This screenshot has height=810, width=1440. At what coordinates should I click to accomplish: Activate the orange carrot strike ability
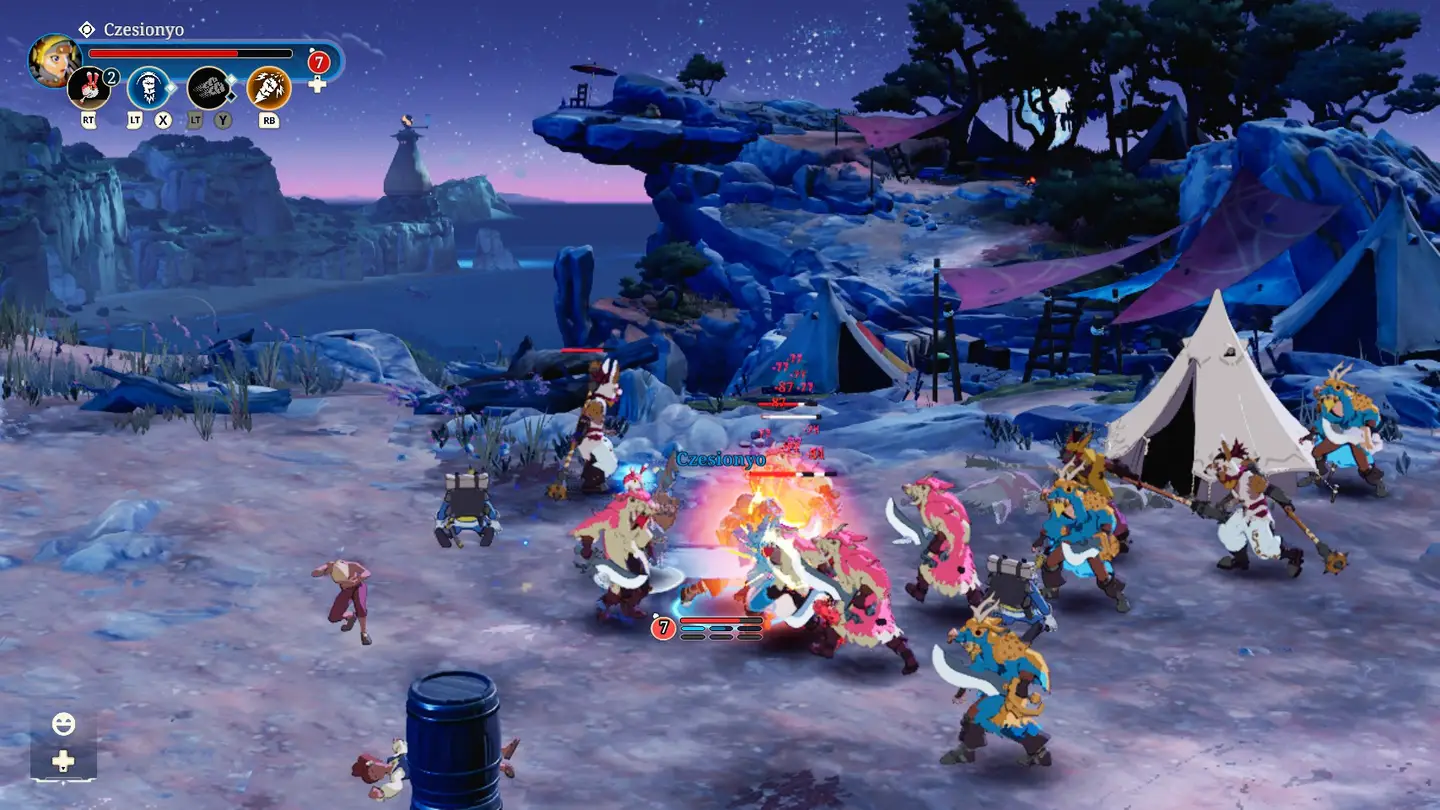[268, 88]
